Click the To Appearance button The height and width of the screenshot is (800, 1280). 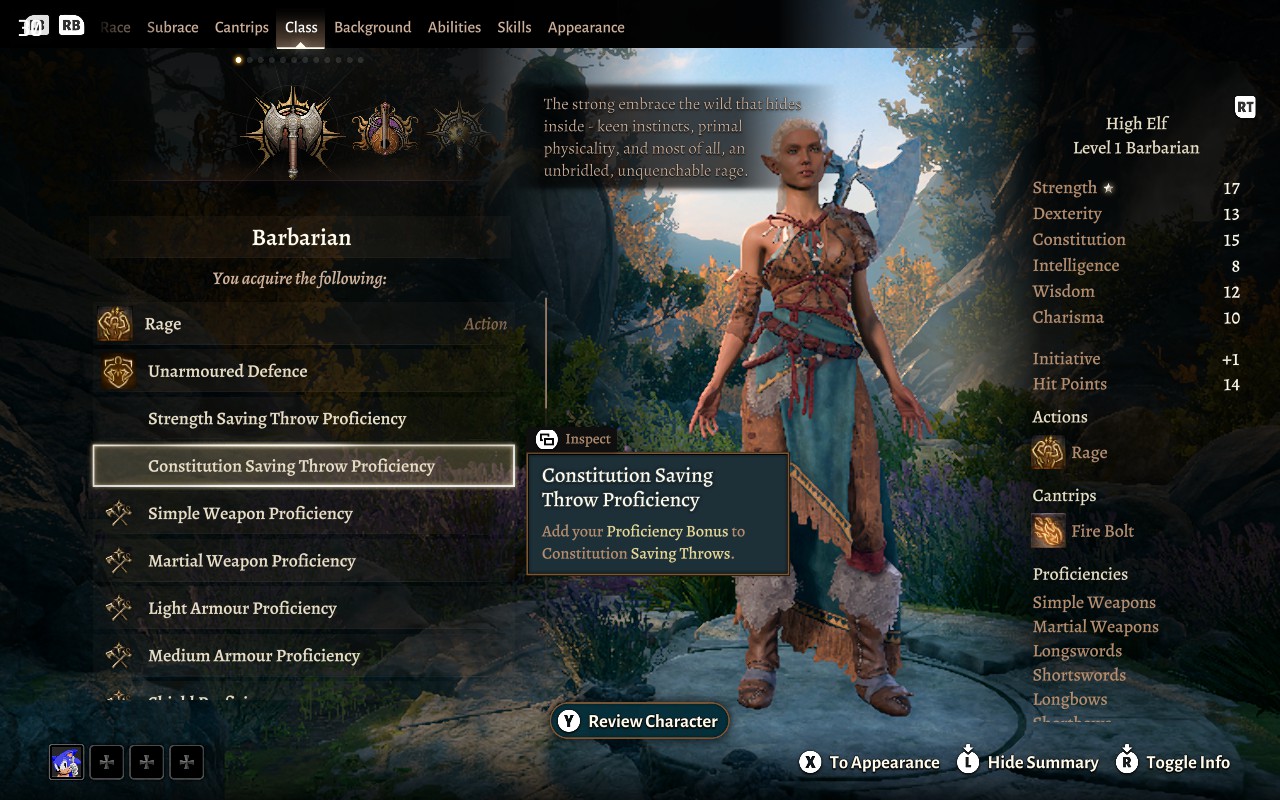click(x=868, y=761)
